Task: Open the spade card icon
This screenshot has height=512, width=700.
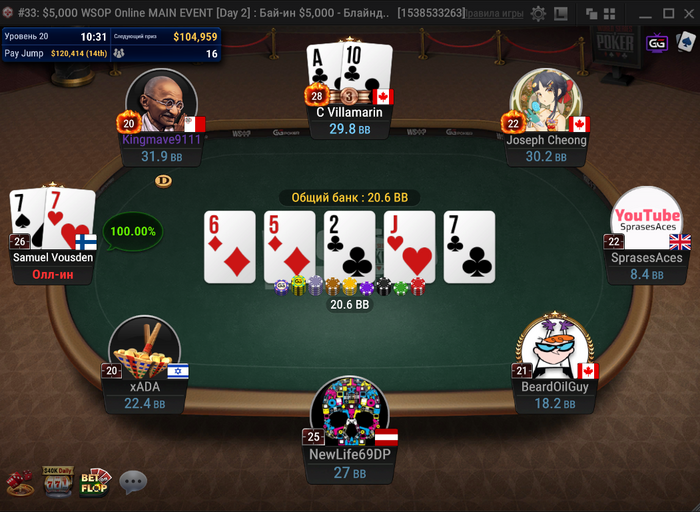Action: pos(686,43)
